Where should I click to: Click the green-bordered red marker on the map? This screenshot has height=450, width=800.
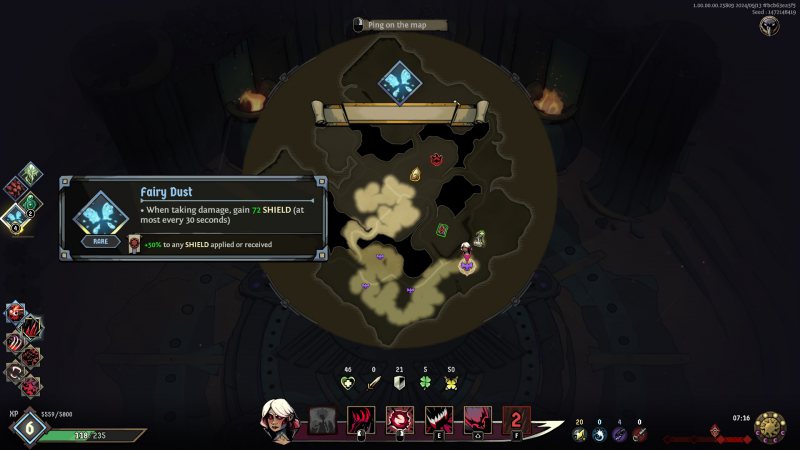coord(441,230)
